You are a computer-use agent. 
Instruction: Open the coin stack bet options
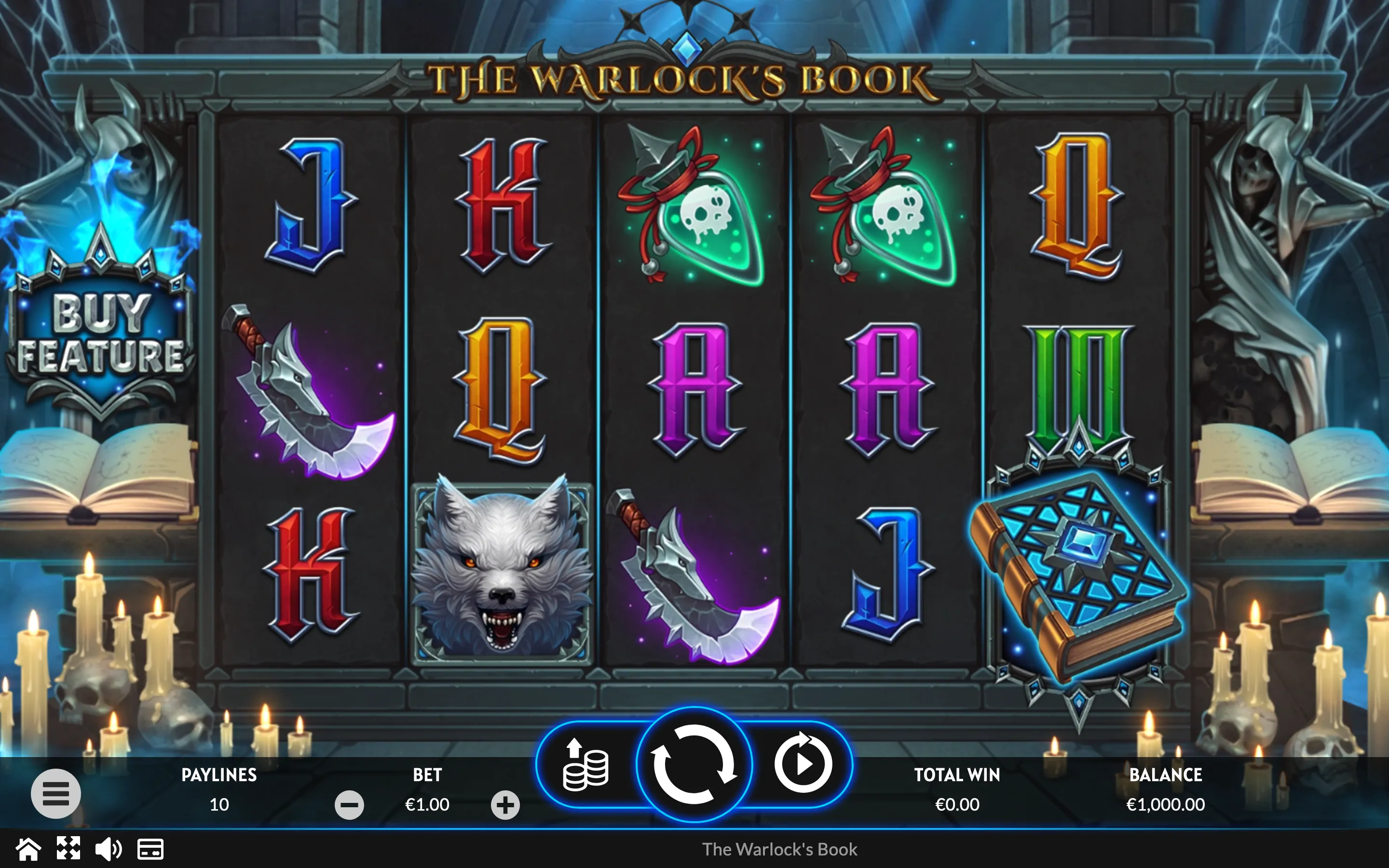(586, 765)
